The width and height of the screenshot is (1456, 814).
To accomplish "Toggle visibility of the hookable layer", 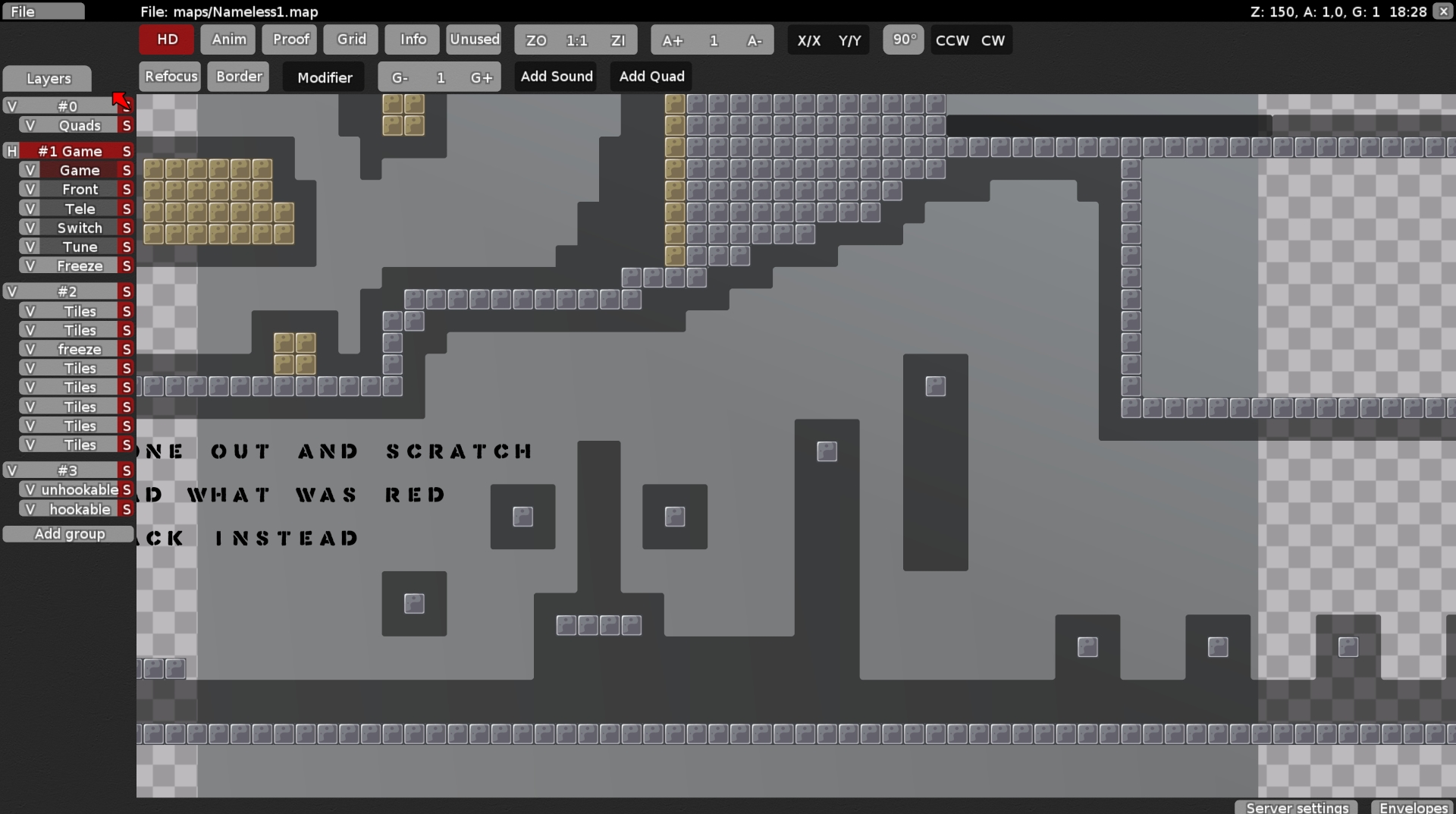I will (x=30, y=509).
